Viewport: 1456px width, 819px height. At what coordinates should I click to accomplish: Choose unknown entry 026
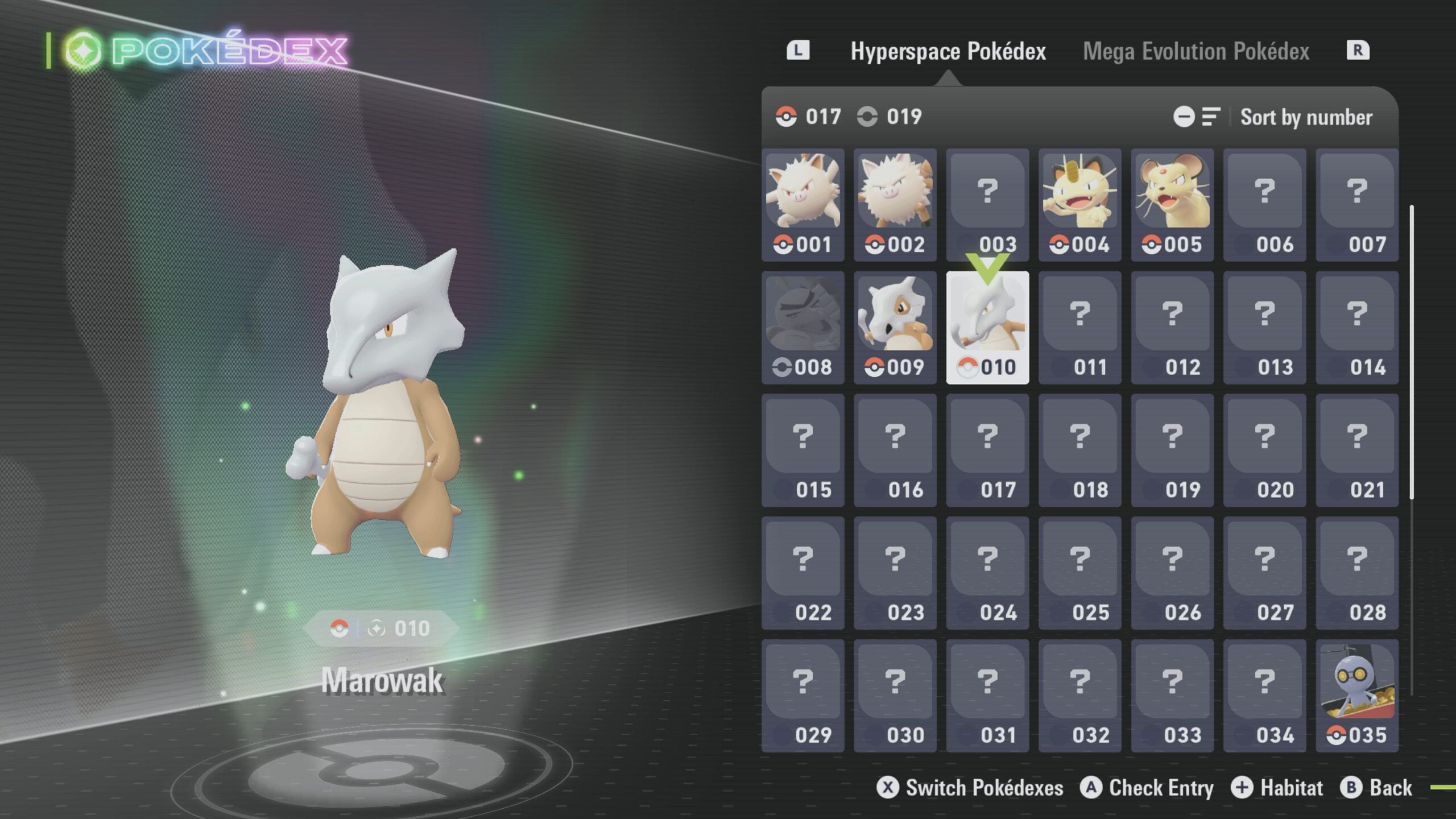click(x=1172, y=573)
